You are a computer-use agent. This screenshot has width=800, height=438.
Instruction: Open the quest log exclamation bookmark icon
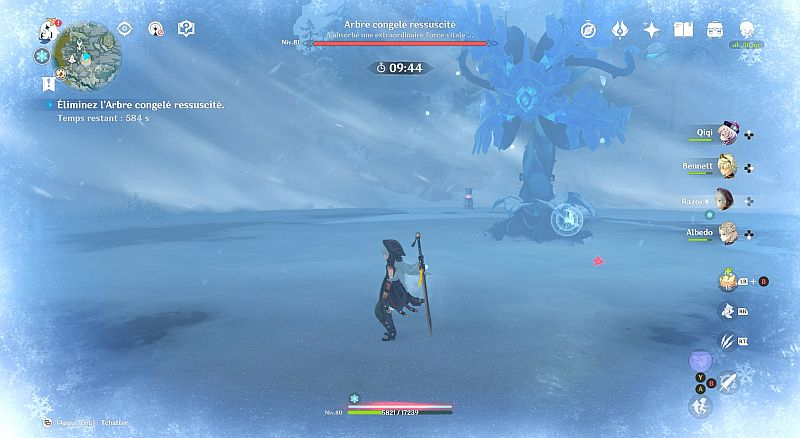coord(48,85)
